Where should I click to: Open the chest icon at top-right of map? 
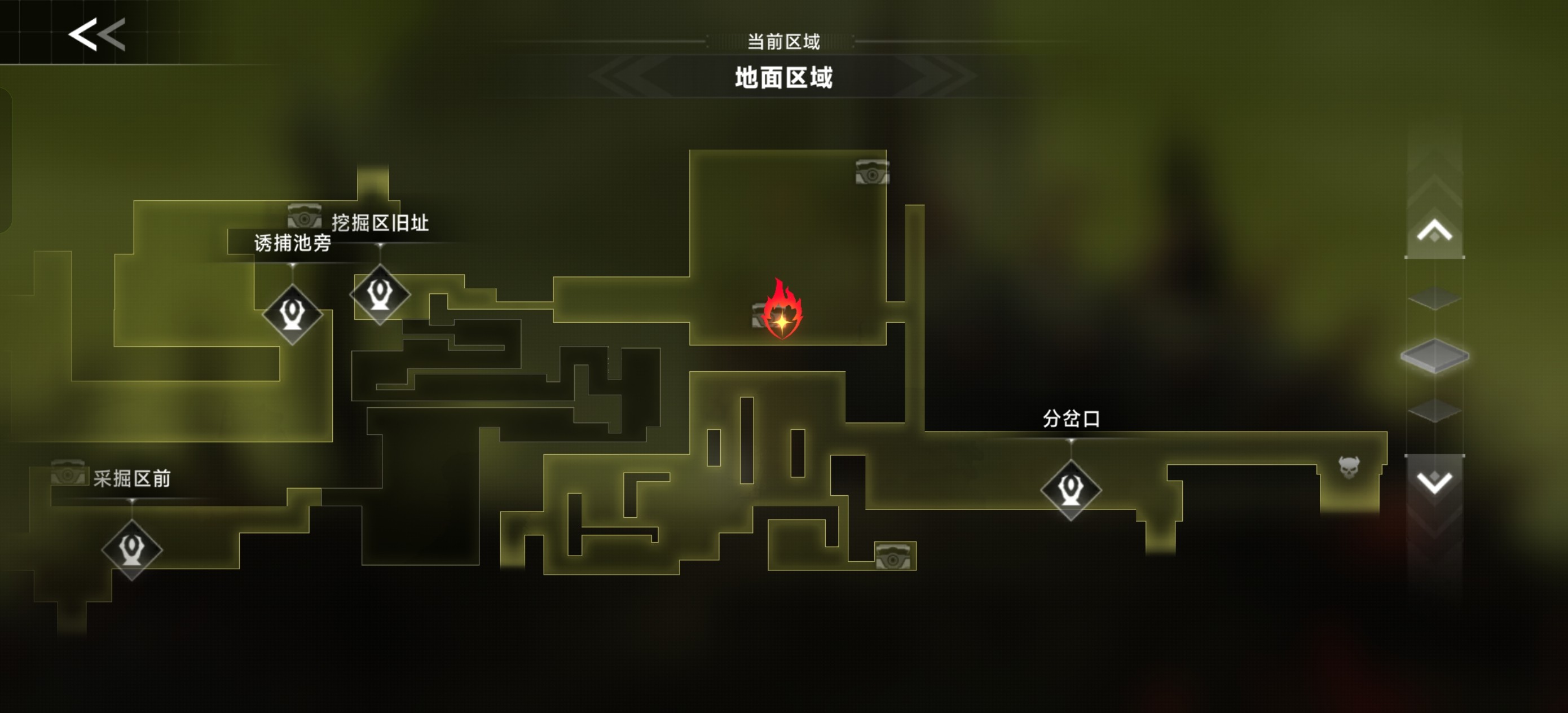(873, 171)
